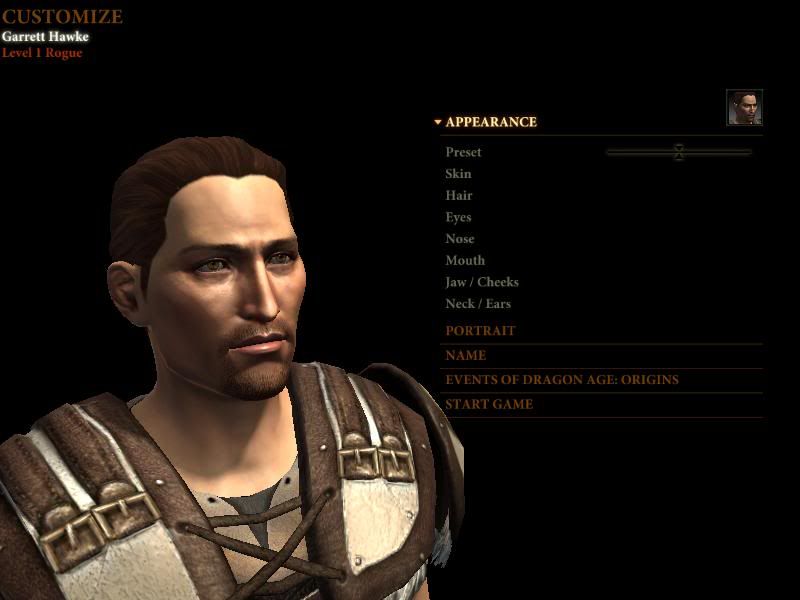Choose the Eyes category
Image resolution: width=800 pixels, height=600 pixels.
(458, 217)
